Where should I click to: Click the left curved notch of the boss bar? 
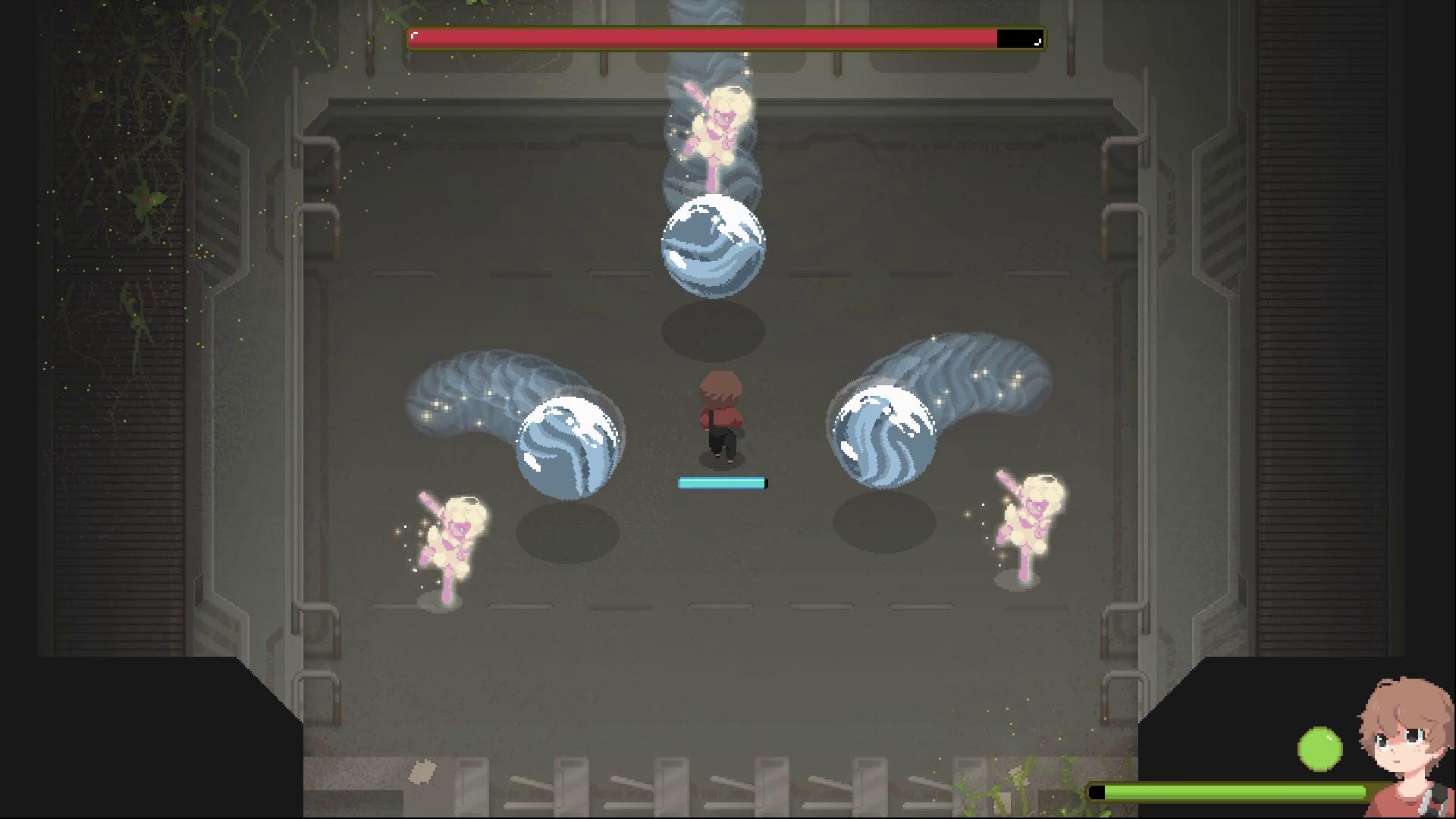coord(415,34)
